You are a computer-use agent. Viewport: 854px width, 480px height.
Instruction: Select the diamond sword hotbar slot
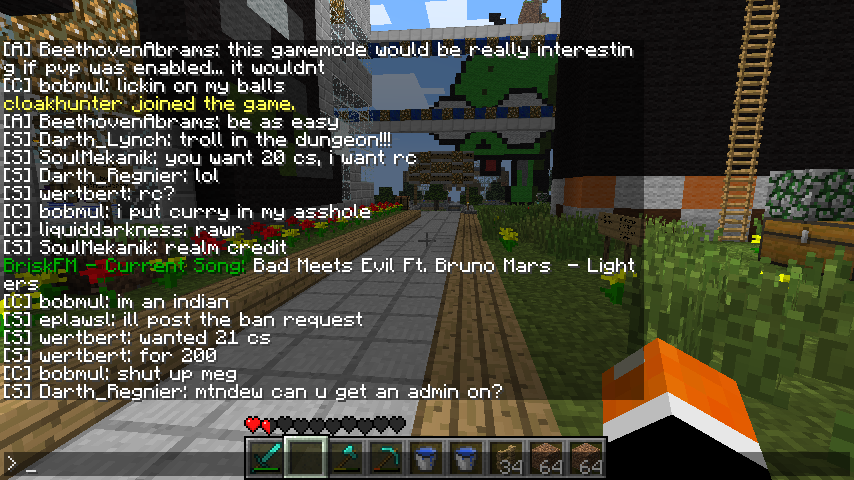point(266,459)
